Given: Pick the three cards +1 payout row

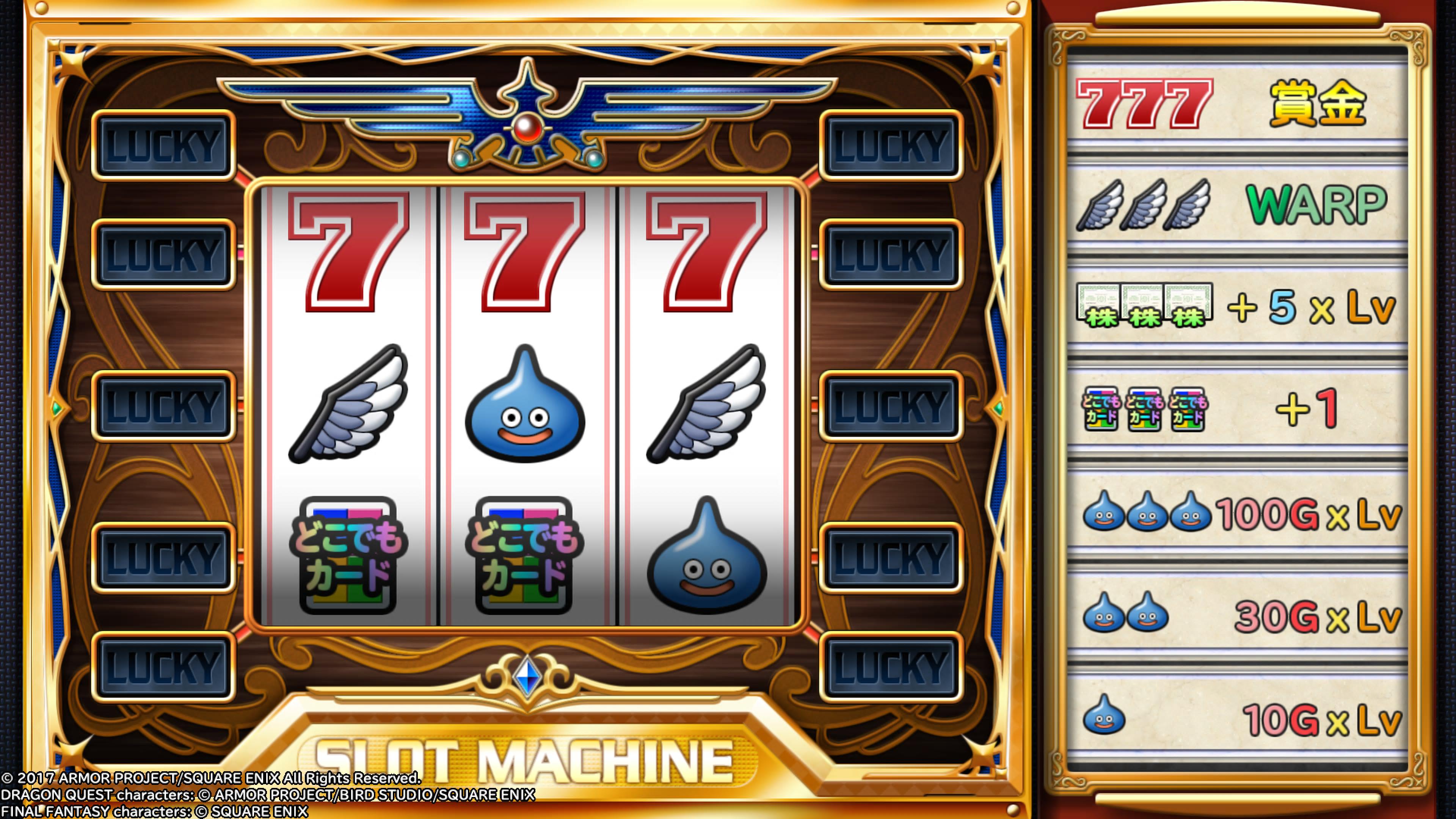Looking at the screenshot, I should 1237,408.
